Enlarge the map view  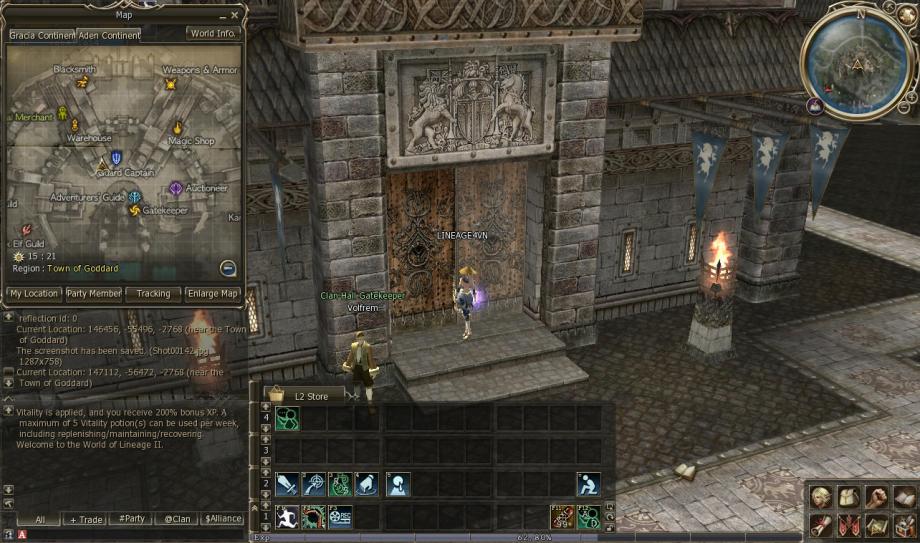click(214, 294)
